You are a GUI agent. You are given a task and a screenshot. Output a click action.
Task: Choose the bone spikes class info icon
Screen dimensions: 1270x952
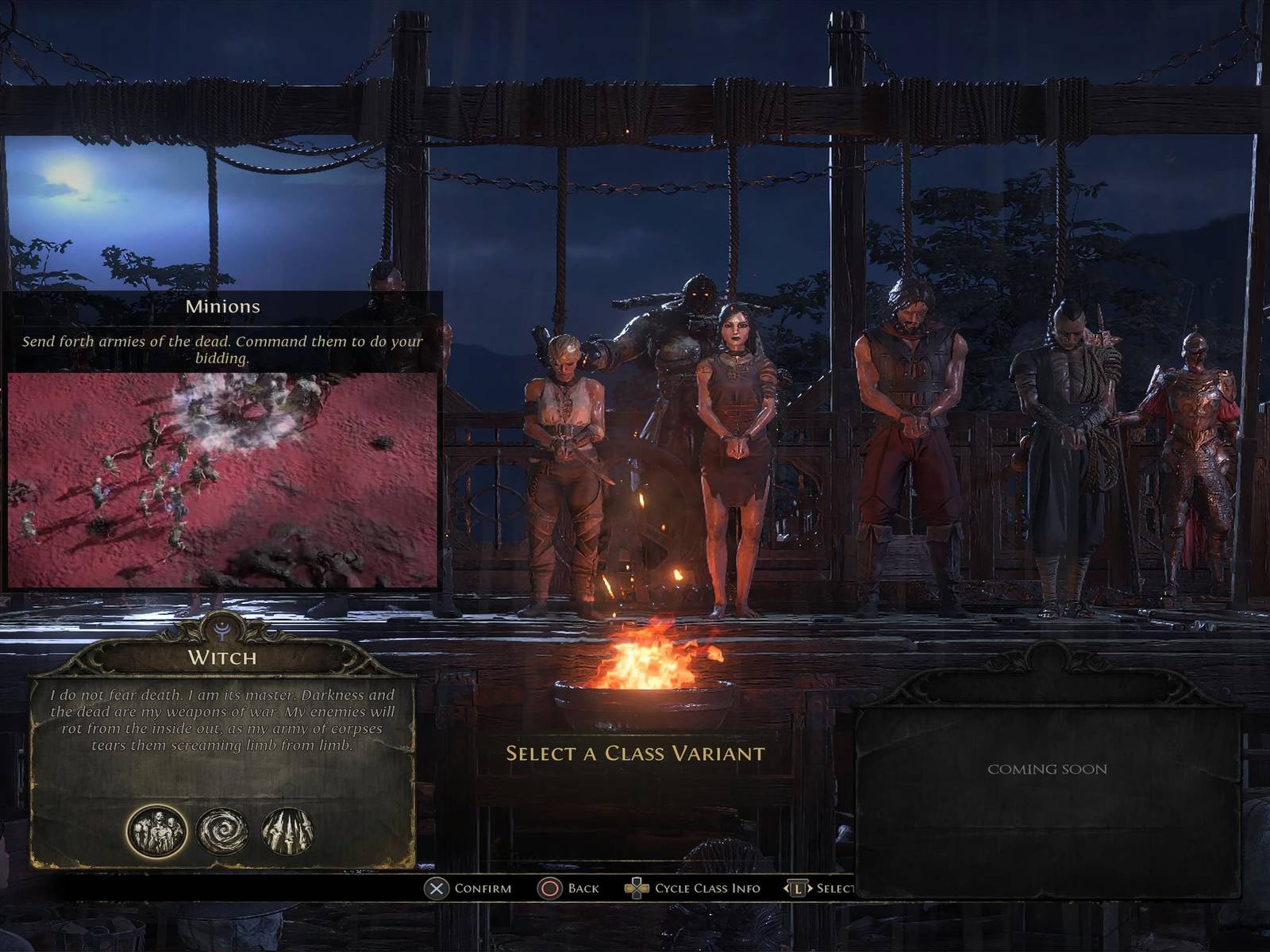click(287, 831)
